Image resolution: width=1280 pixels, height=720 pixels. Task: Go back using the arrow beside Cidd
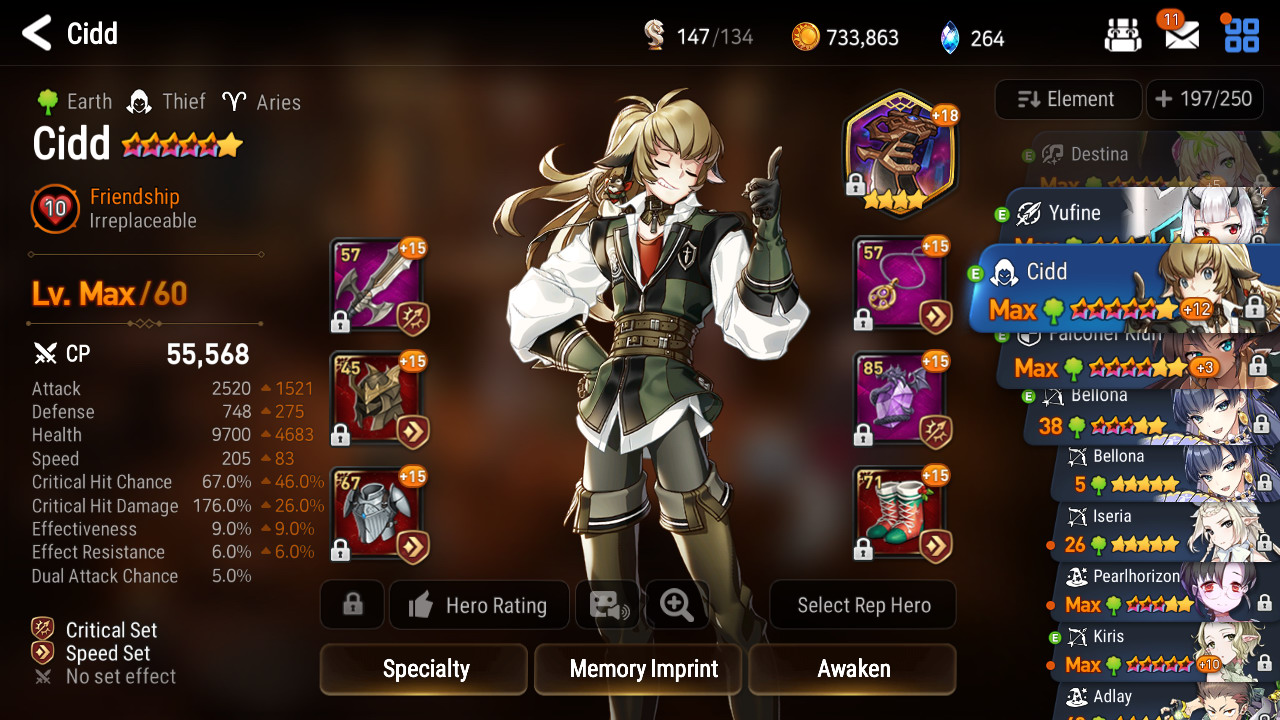coord(37,34)
